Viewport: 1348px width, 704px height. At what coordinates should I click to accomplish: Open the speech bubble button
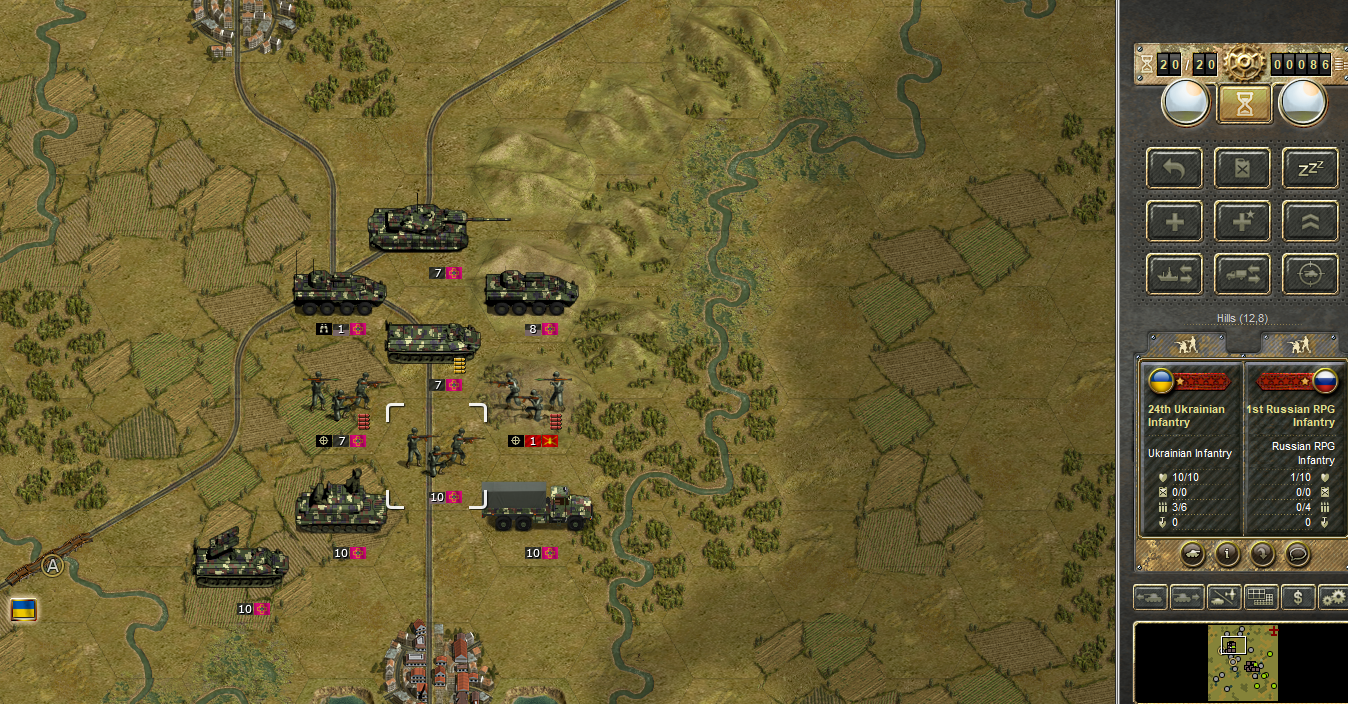1297,553
